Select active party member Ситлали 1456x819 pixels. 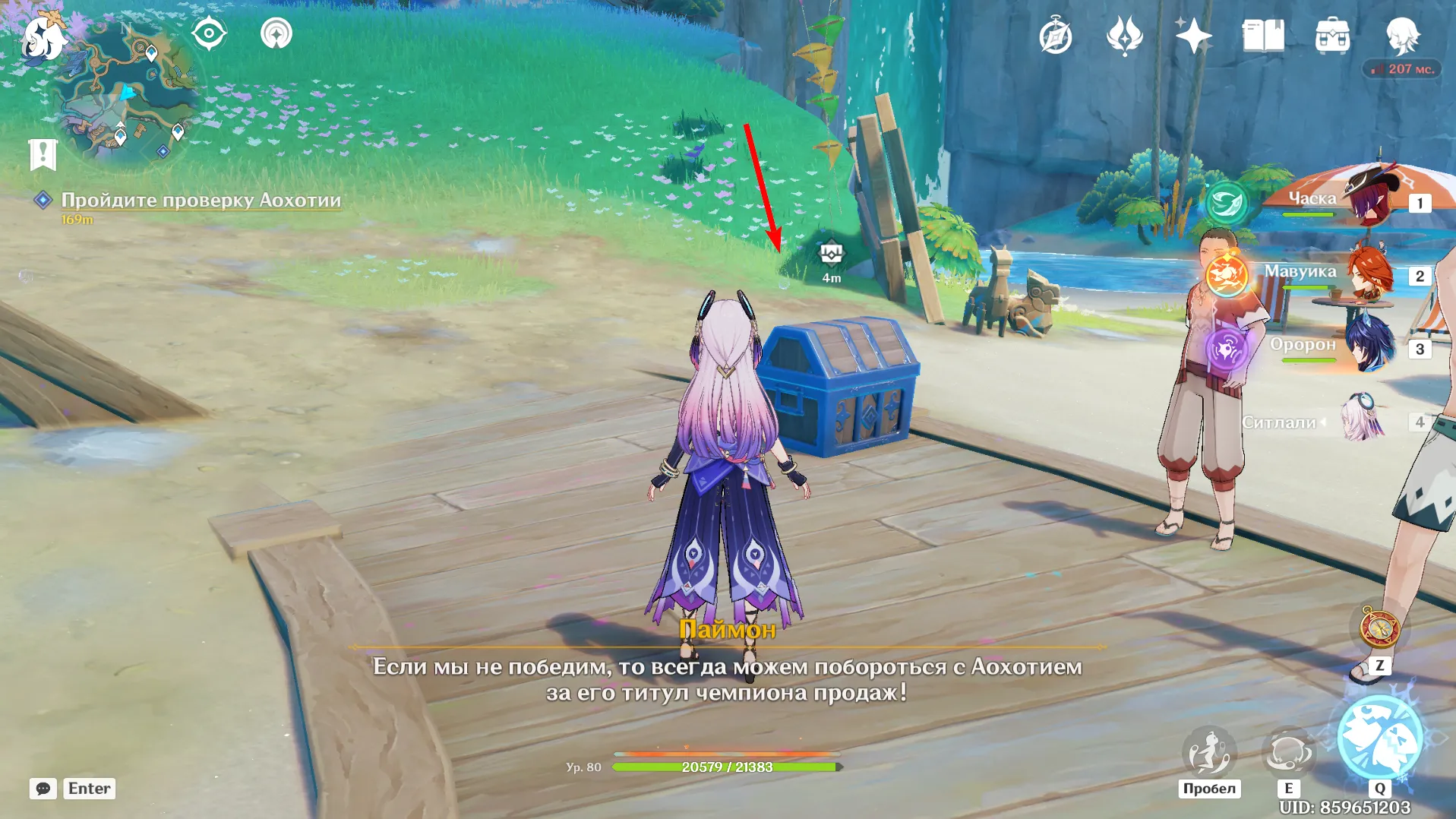pyautogui.click(x=1360, y=421)
